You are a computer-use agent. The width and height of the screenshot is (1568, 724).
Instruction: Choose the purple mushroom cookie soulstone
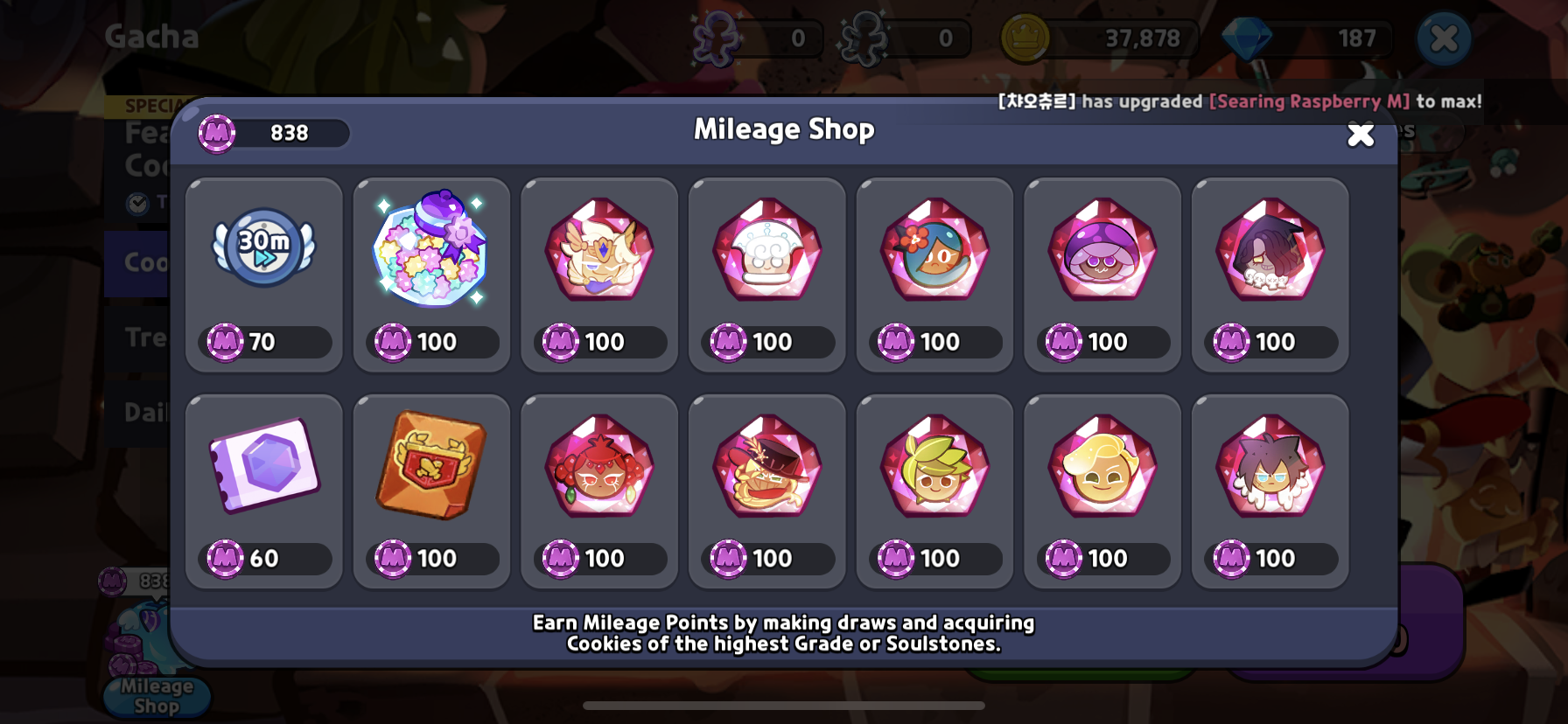coord(1102,275)
